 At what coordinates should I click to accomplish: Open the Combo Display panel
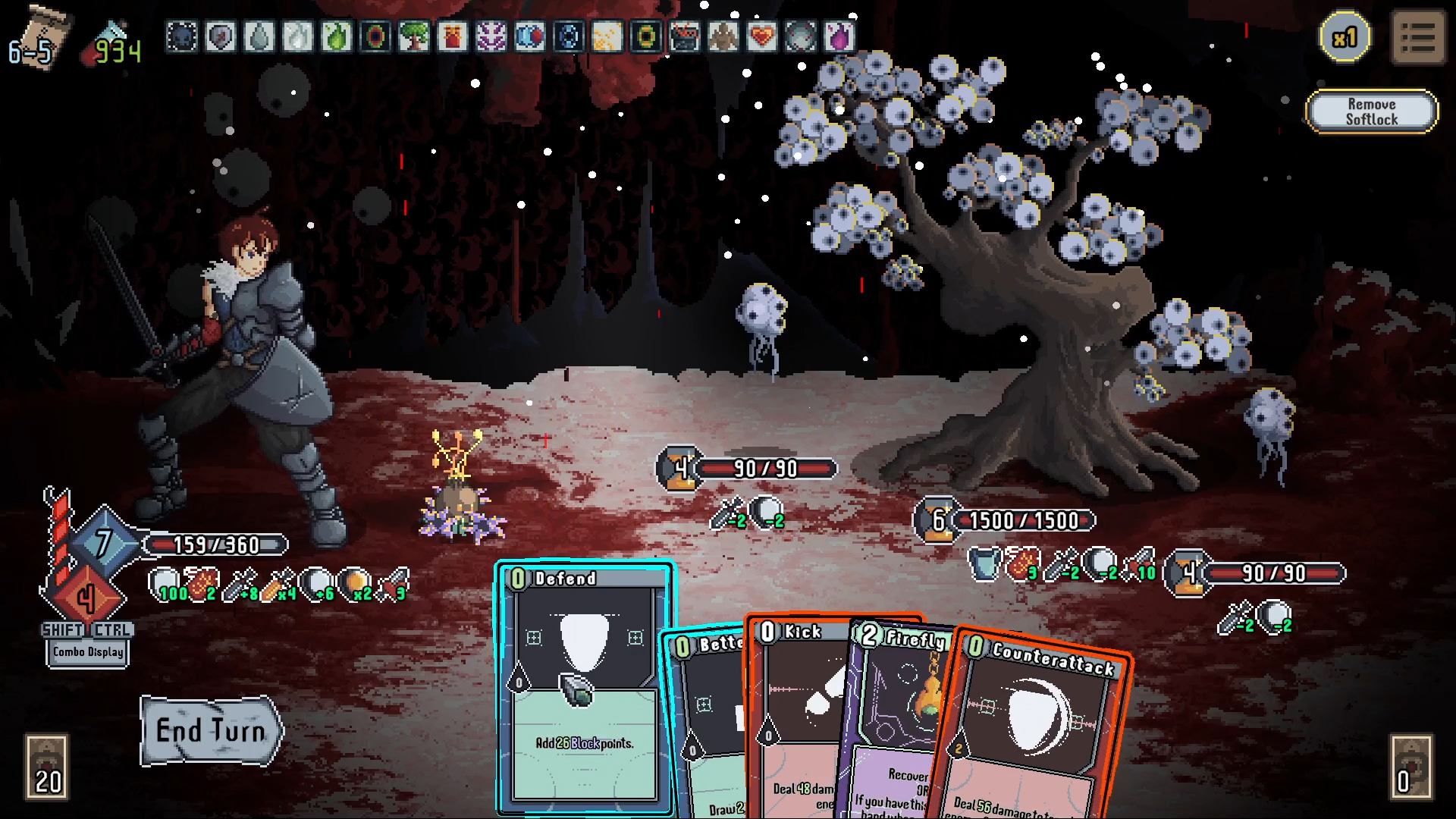(88, 652)
